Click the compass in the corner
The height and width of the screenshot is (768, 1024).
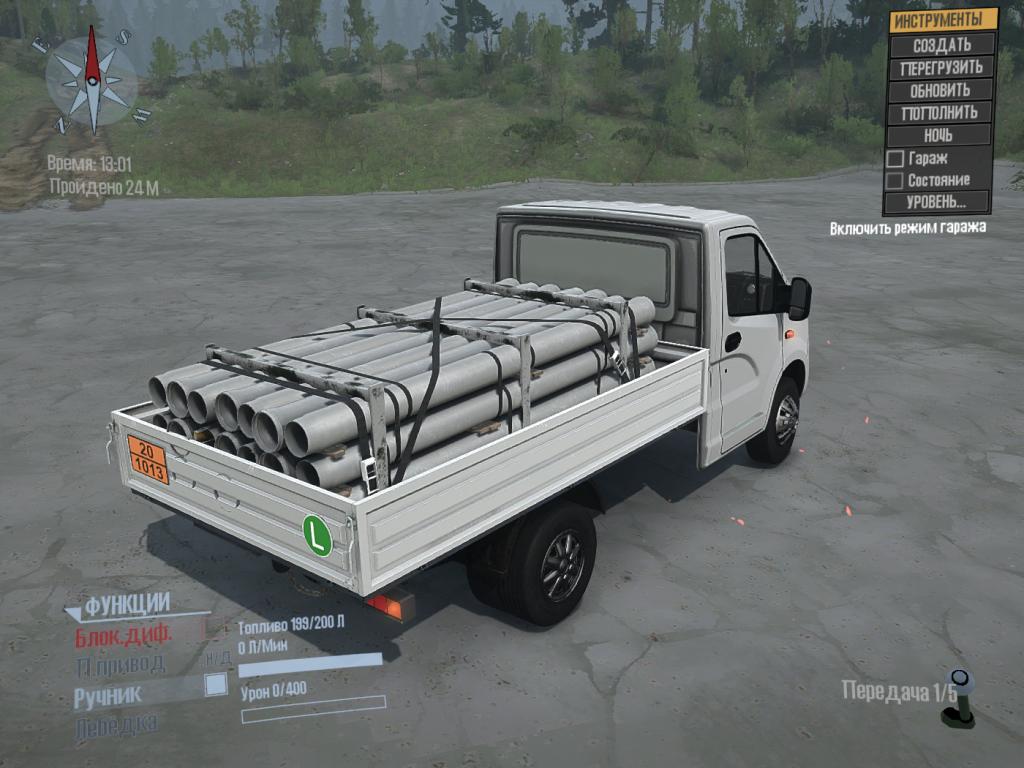pos(92,82)
